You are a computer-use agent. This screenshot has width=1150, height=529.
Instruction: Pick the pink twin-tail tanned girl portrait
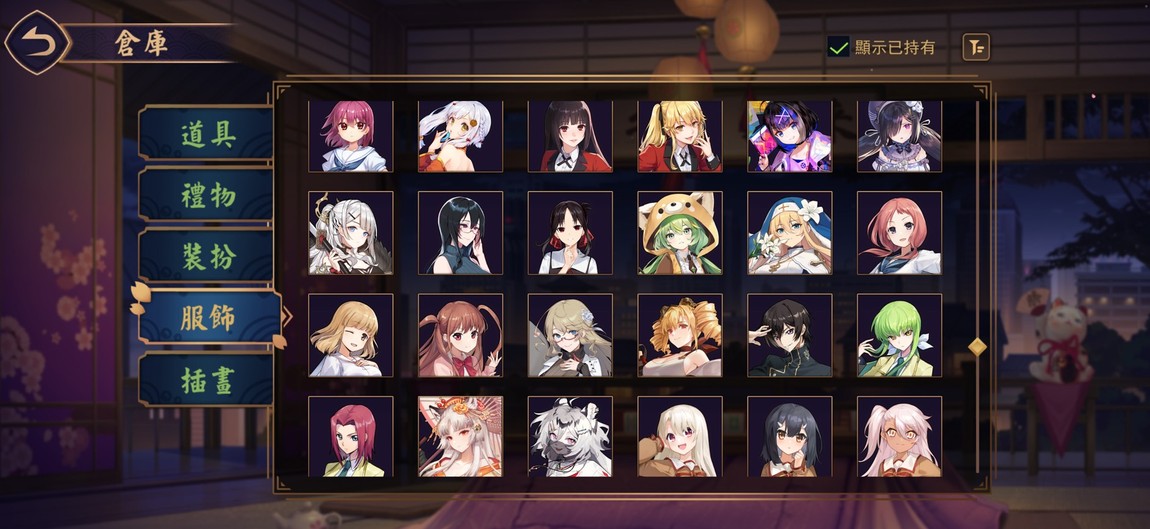[899, 436]
